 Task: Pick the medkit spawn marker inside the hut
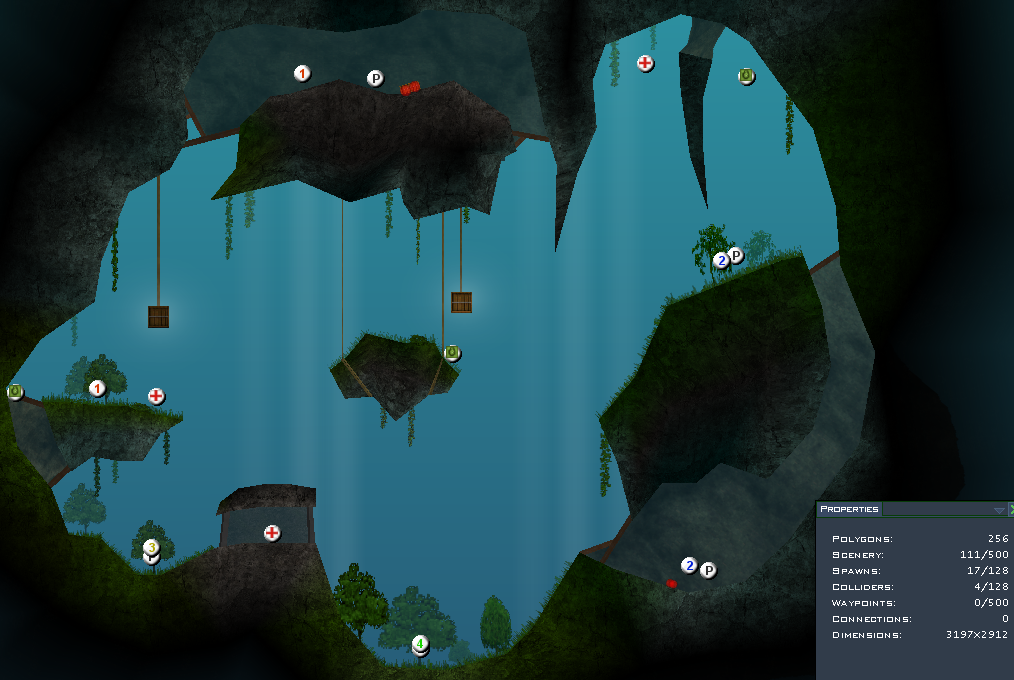pyautogui.click(x=272, y=533)
